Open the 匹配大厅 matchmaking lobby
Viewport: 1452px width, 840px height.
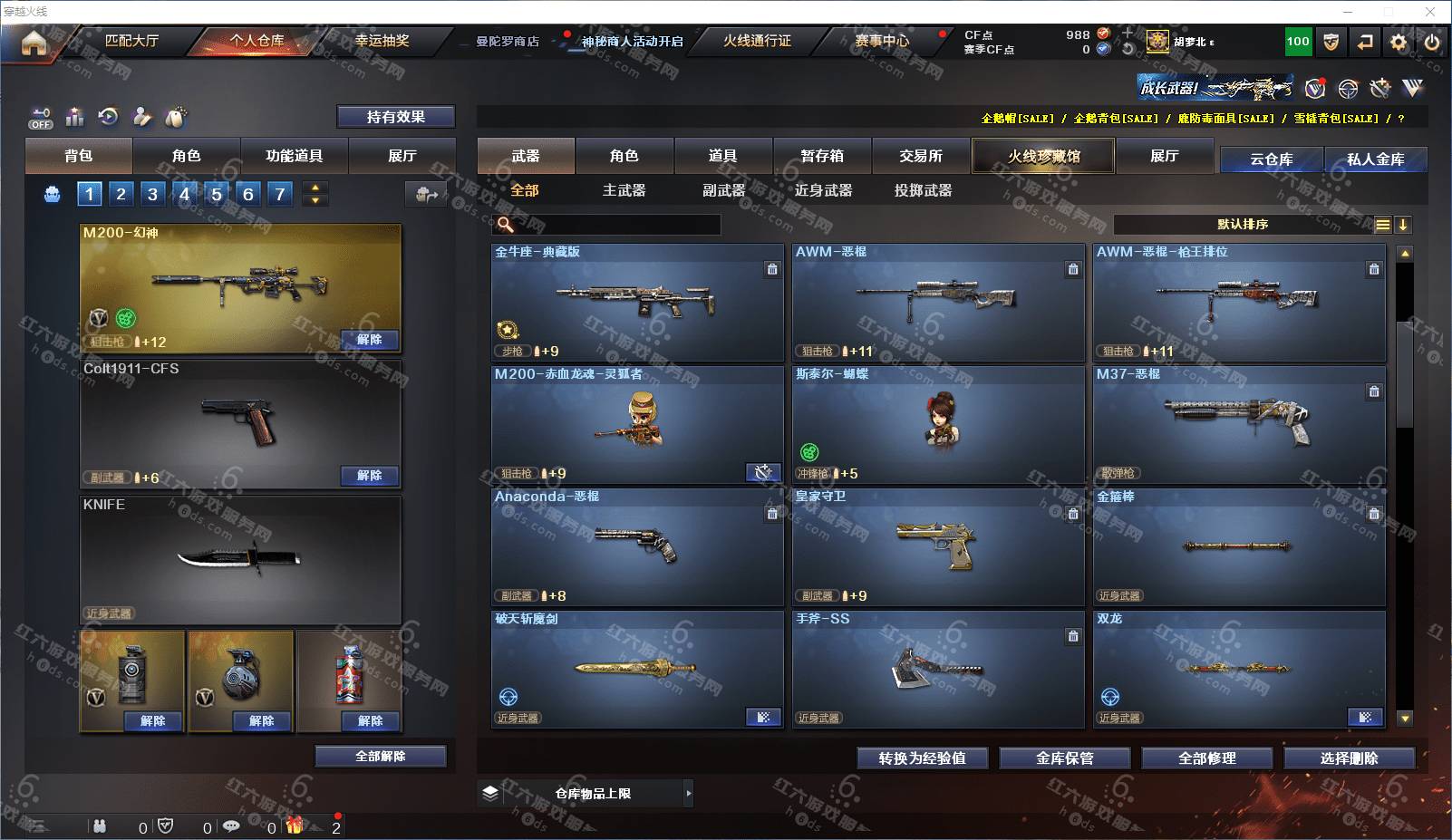131,41
